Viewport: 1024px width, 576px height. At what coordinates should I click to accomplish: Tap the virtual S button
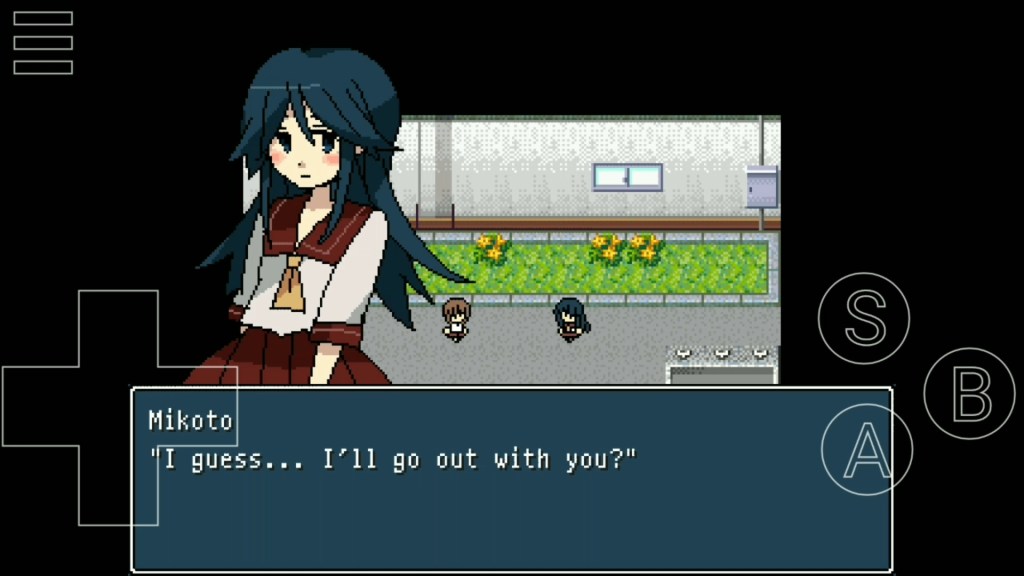click(x=864, y=318)
